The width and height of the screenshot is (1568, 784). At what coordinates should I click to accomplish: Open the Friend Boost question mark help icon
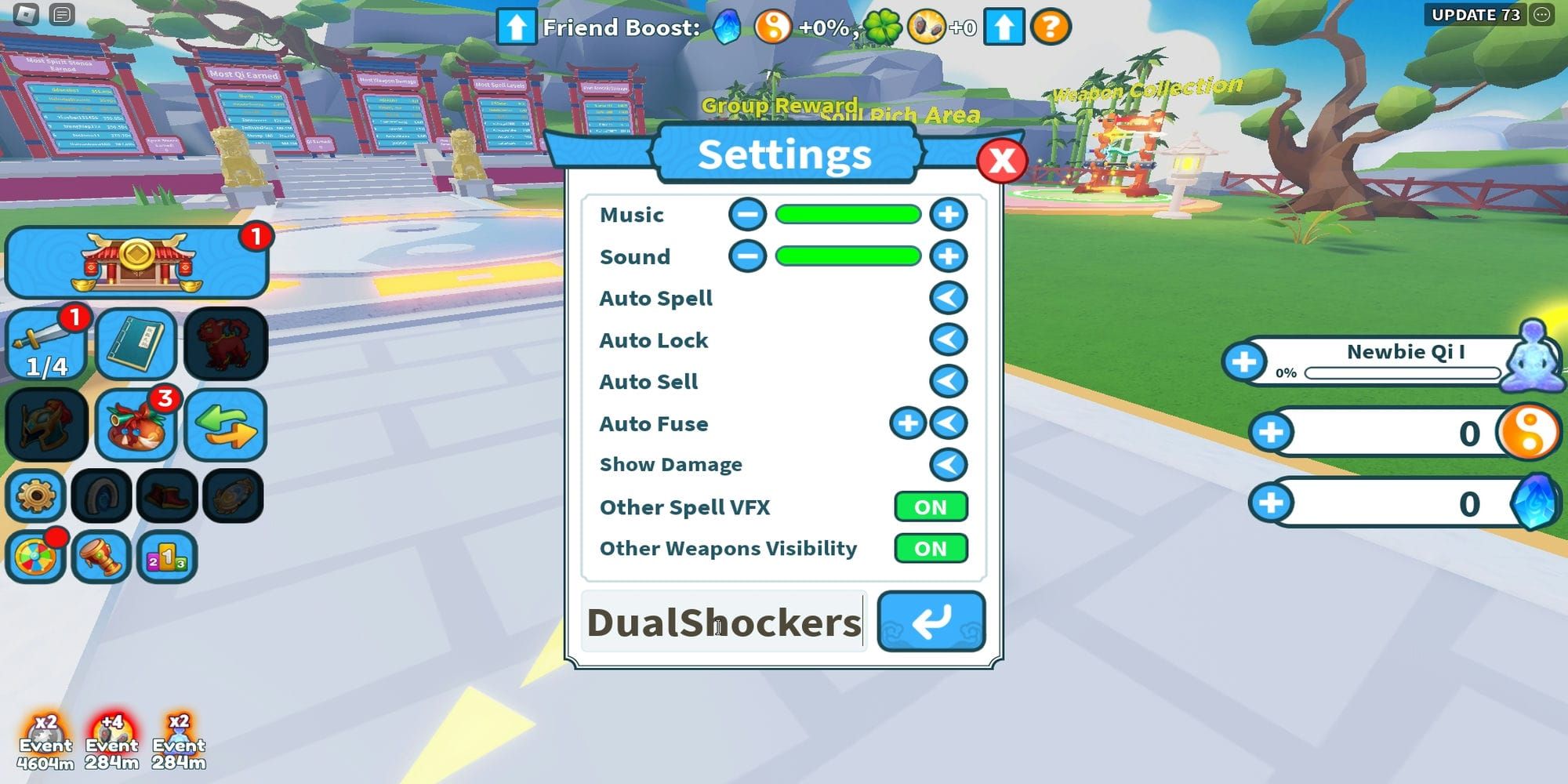(1050, 27)
